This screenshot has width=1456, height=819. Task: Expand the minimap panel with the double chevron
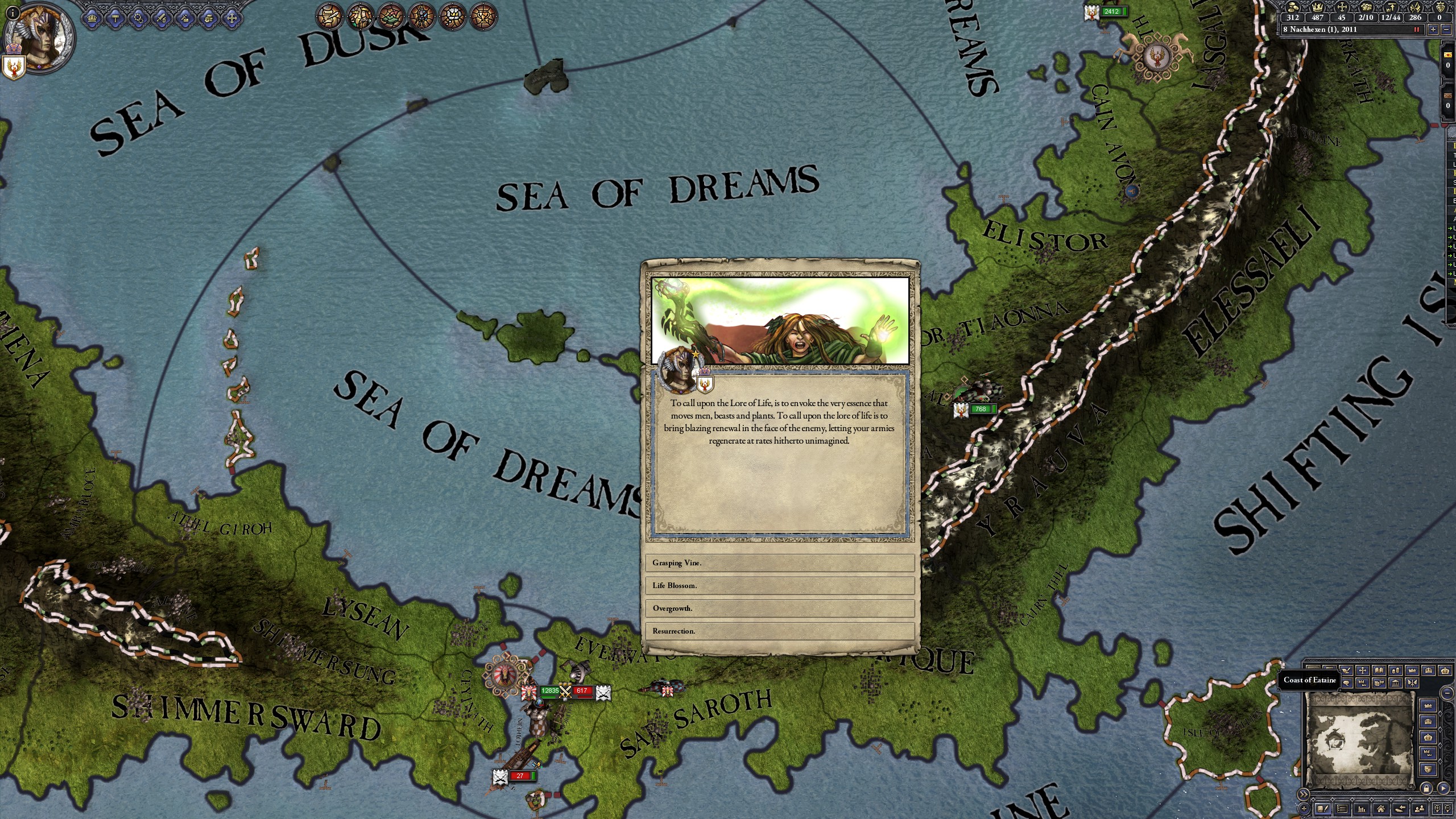click(1304, 794)
